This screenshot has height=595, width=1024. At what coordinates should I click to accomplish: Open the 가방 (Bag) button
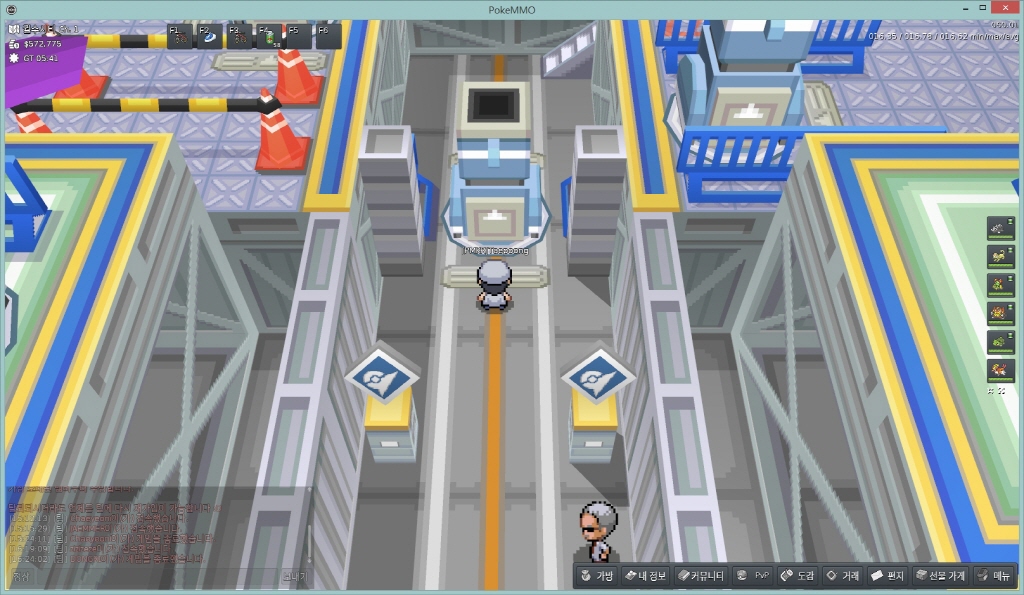pyautogui.click(x=596, y=576)
